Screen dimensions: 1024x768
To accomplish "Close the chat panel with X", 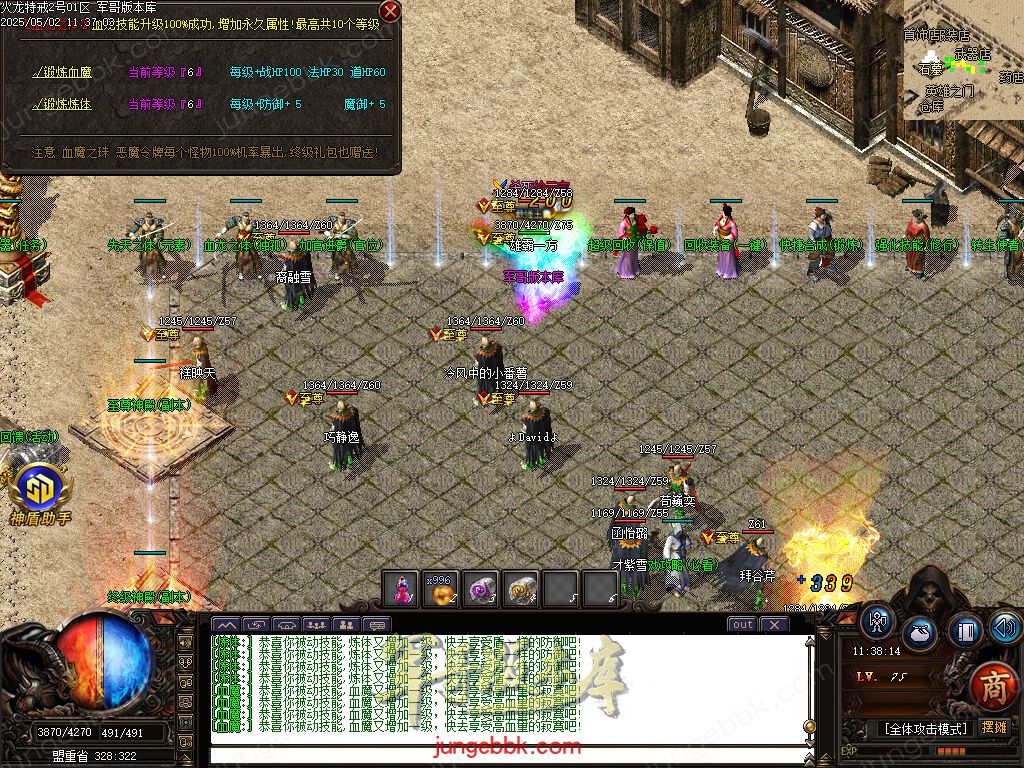I will pyautogui.click(x=773, y=625).
